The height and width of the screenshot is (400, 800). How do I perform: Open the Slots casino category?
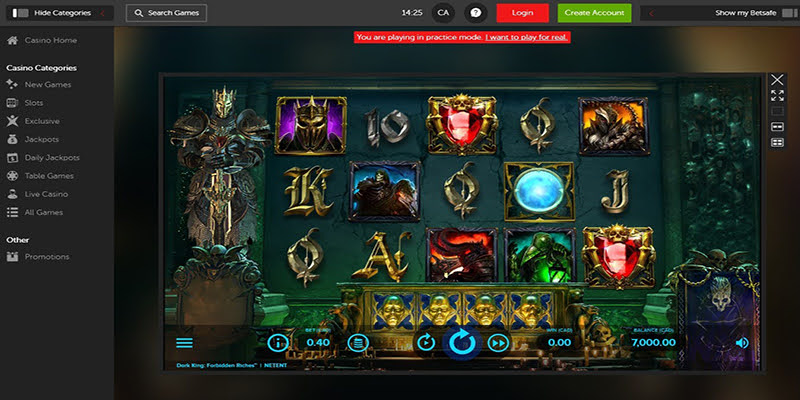[x=34, y=103]
